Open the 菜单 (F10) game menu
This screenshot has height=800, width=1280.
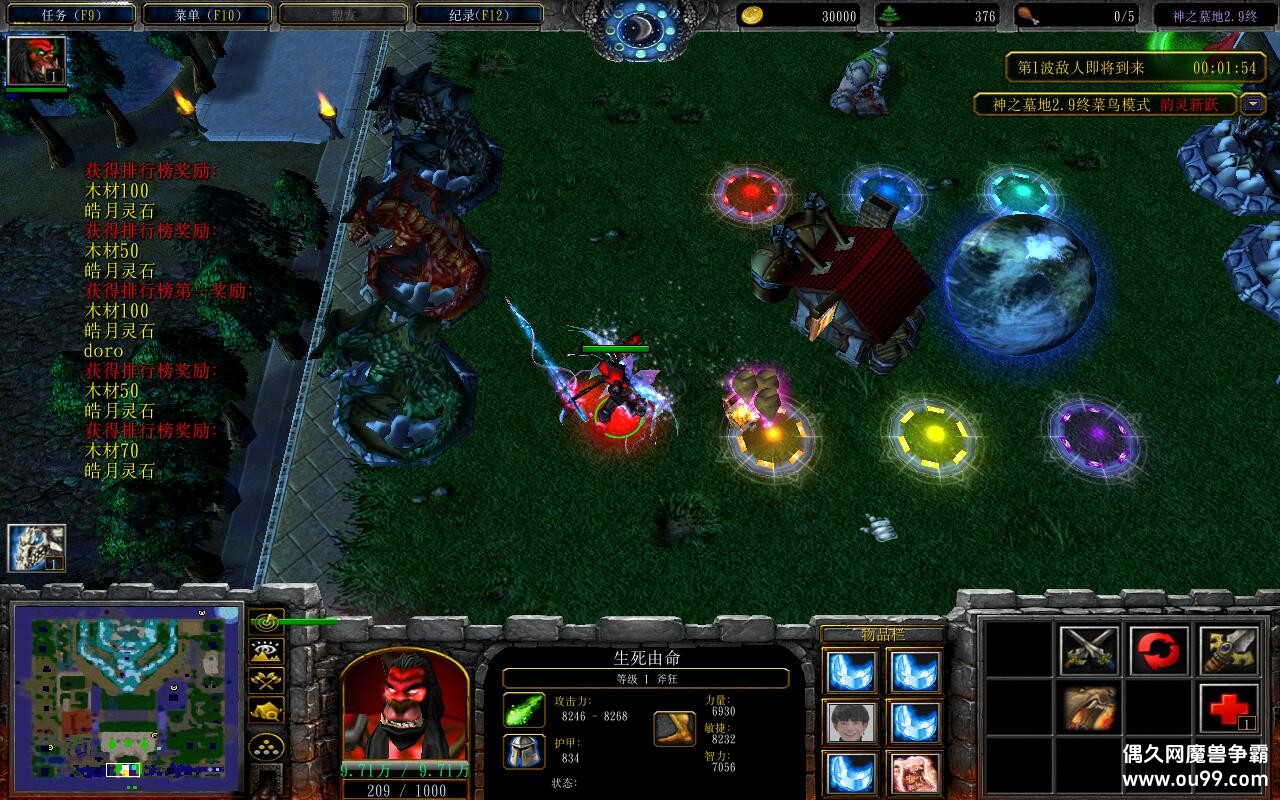206,15
